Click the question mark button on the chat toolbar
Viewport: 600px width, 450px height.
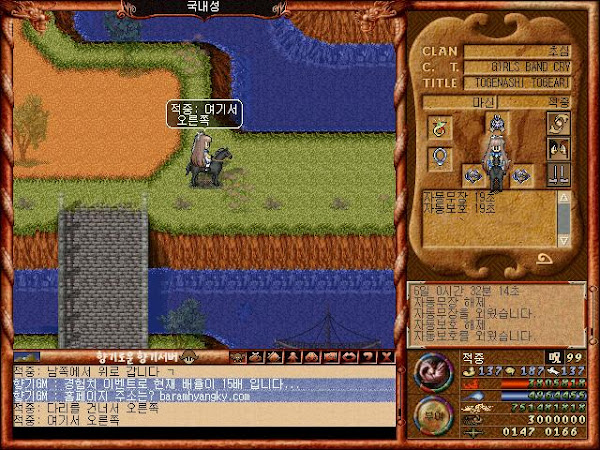[367, 356]
